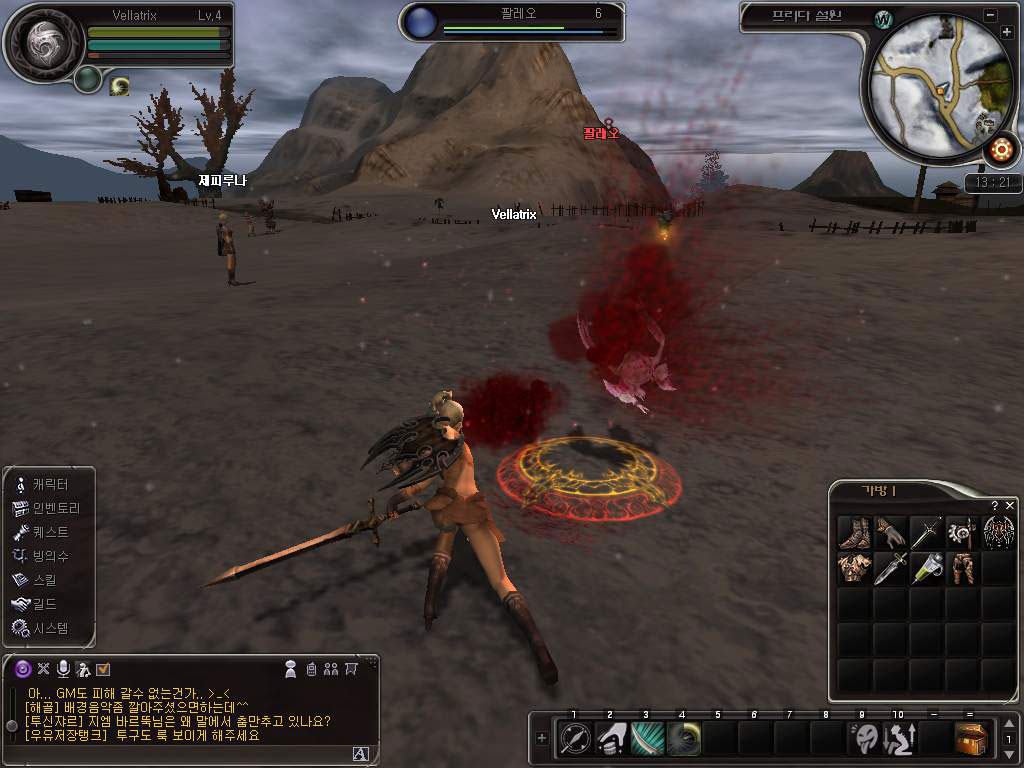Open the 시스템 system menu
The image size is (1024, 768).
tap(48, 628)
